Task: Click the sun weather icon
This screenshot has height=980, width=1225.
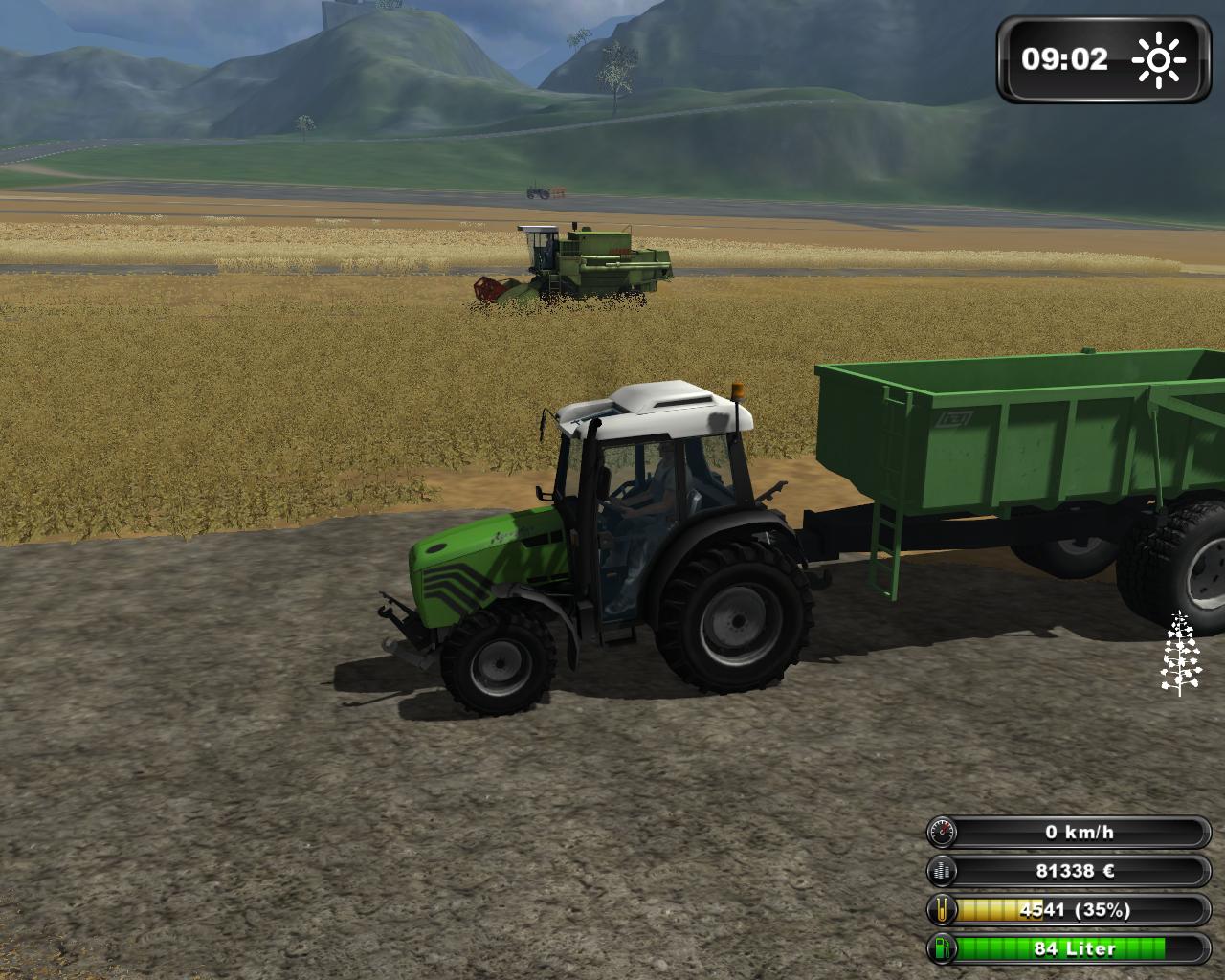Action: pos(1158,60)
